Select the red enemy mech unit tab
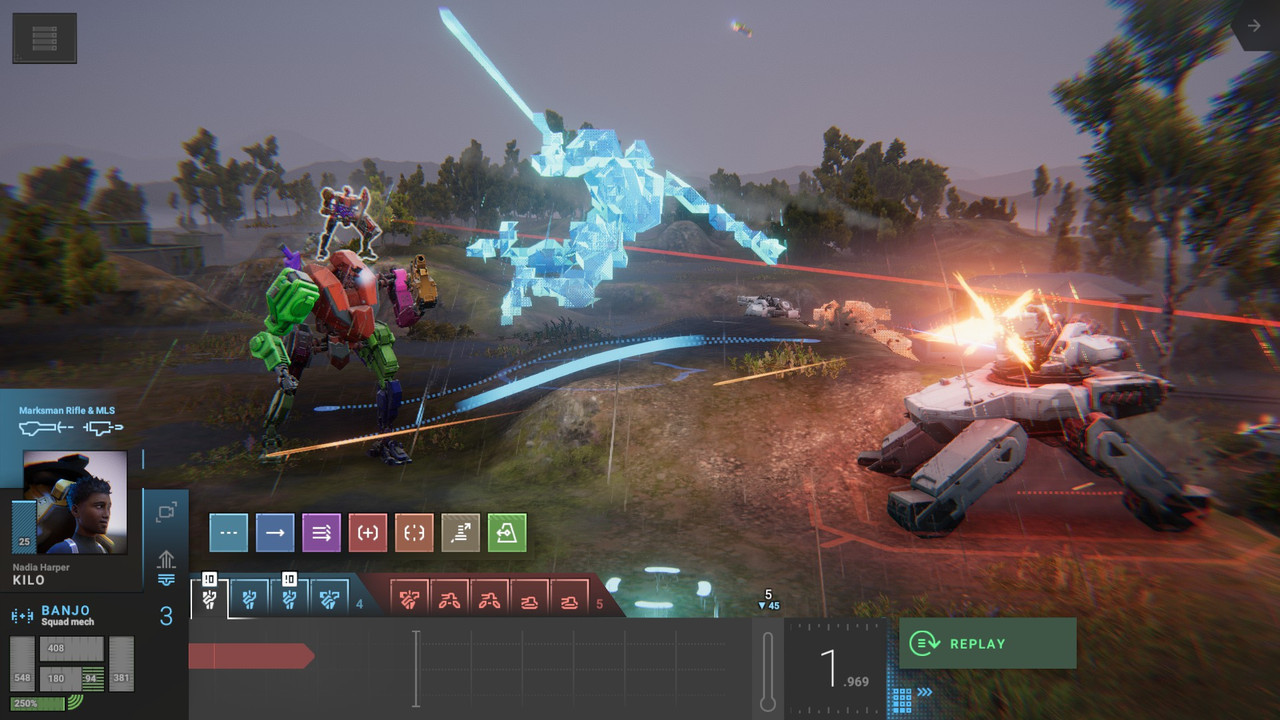The width and height of the screenshot is (1280, 720). coord(409,600)
